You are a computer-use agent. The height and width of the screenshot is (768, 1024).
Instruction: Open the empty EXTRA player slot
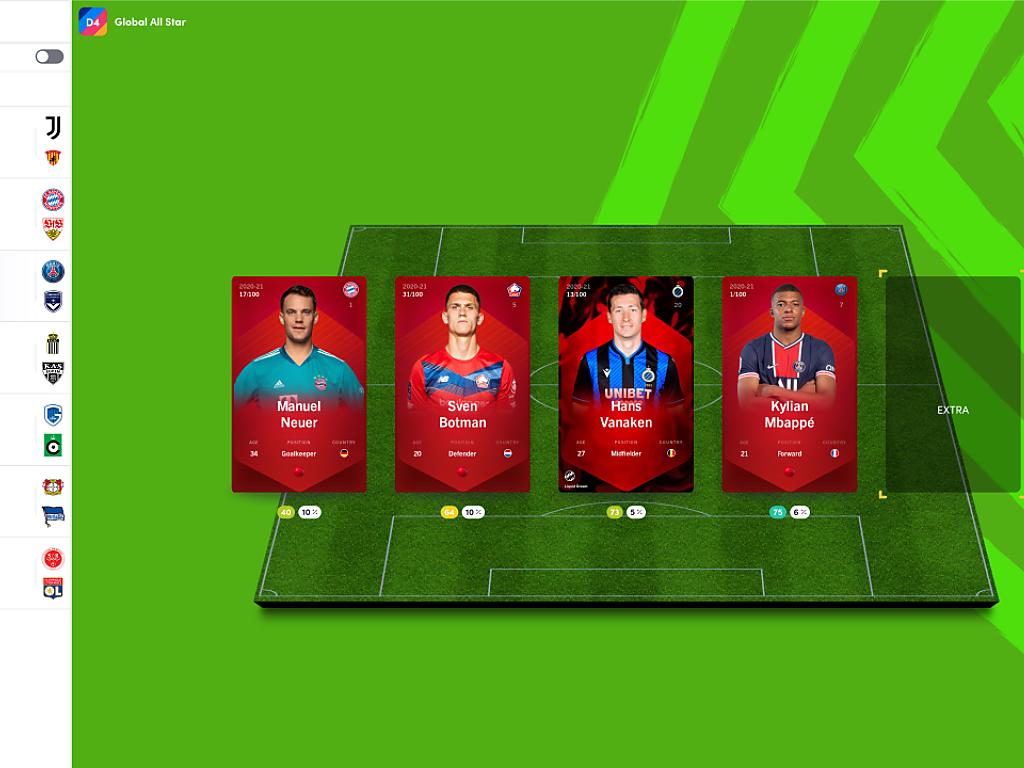click(x=952, y=385)
